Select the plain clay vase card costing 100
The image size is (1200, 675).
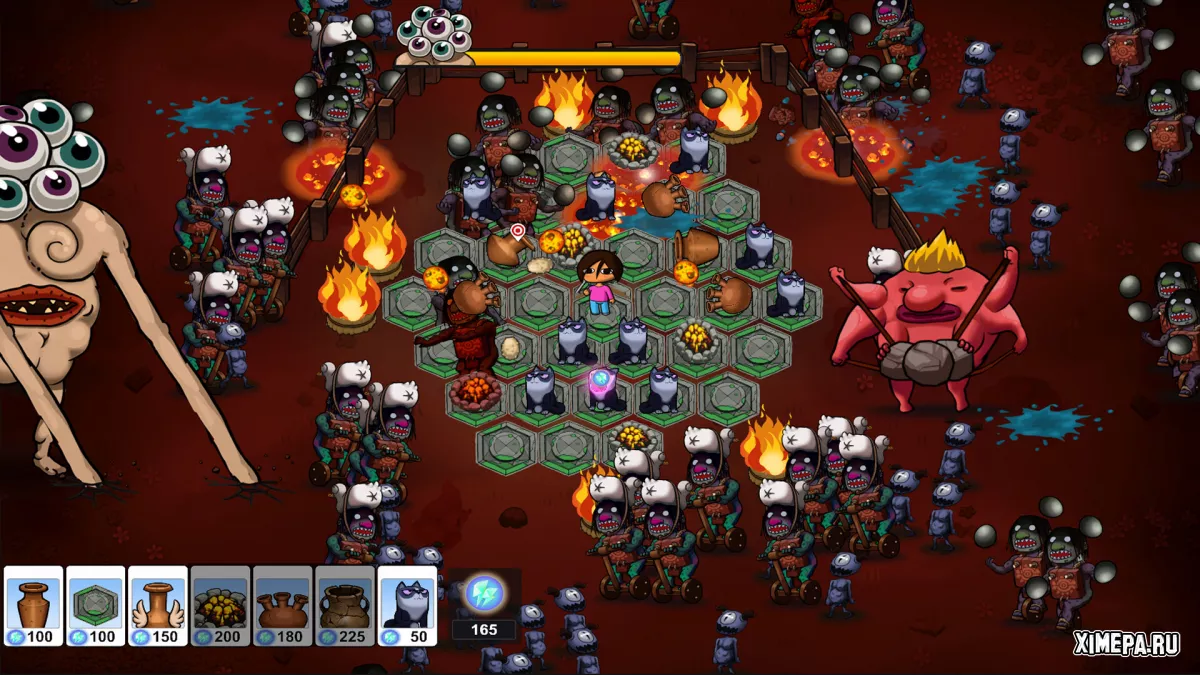pos(34,606)
